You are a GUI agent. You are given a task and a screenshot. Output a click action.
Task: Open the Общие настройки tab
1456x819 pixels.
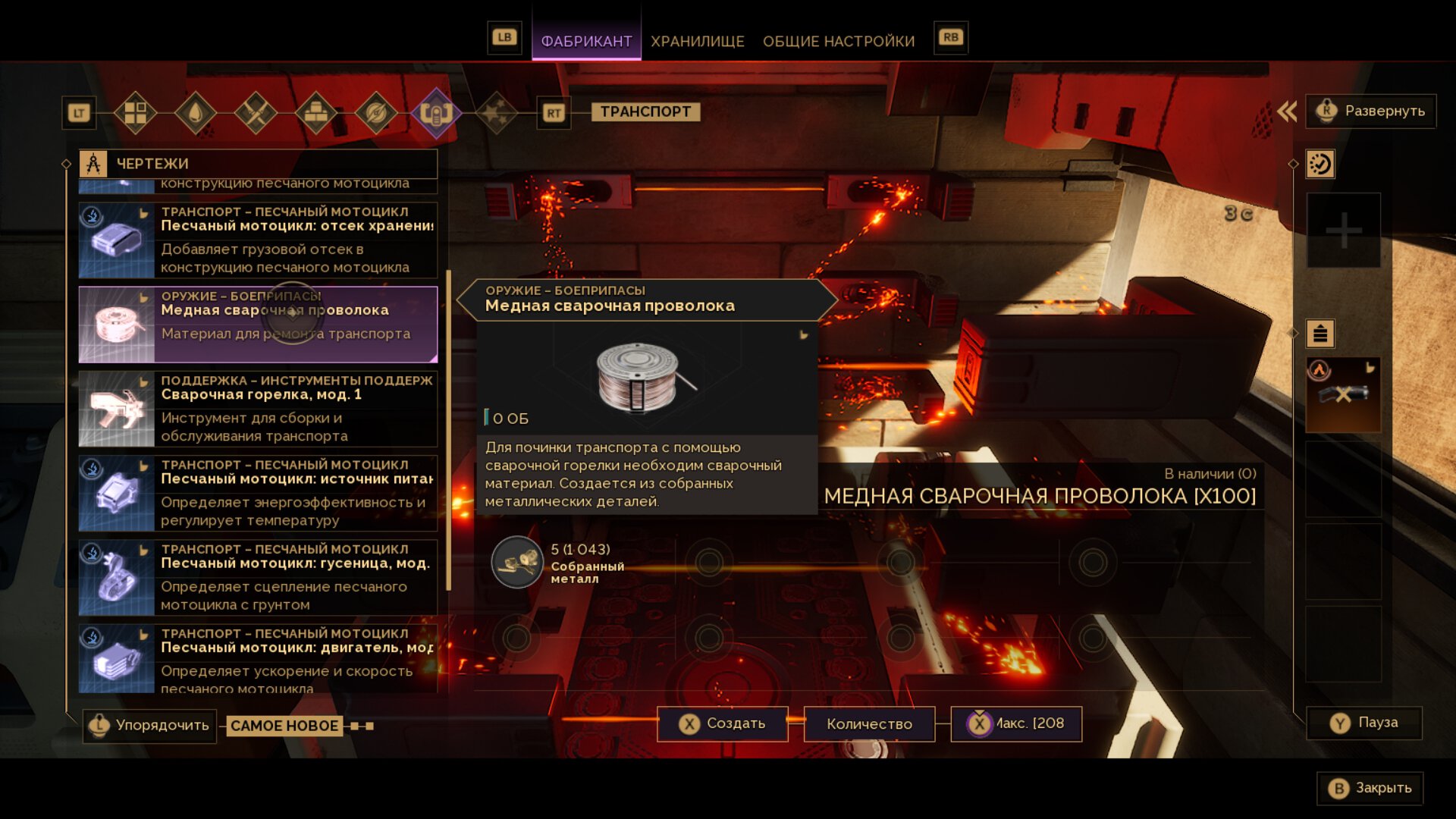pos(838,41)
